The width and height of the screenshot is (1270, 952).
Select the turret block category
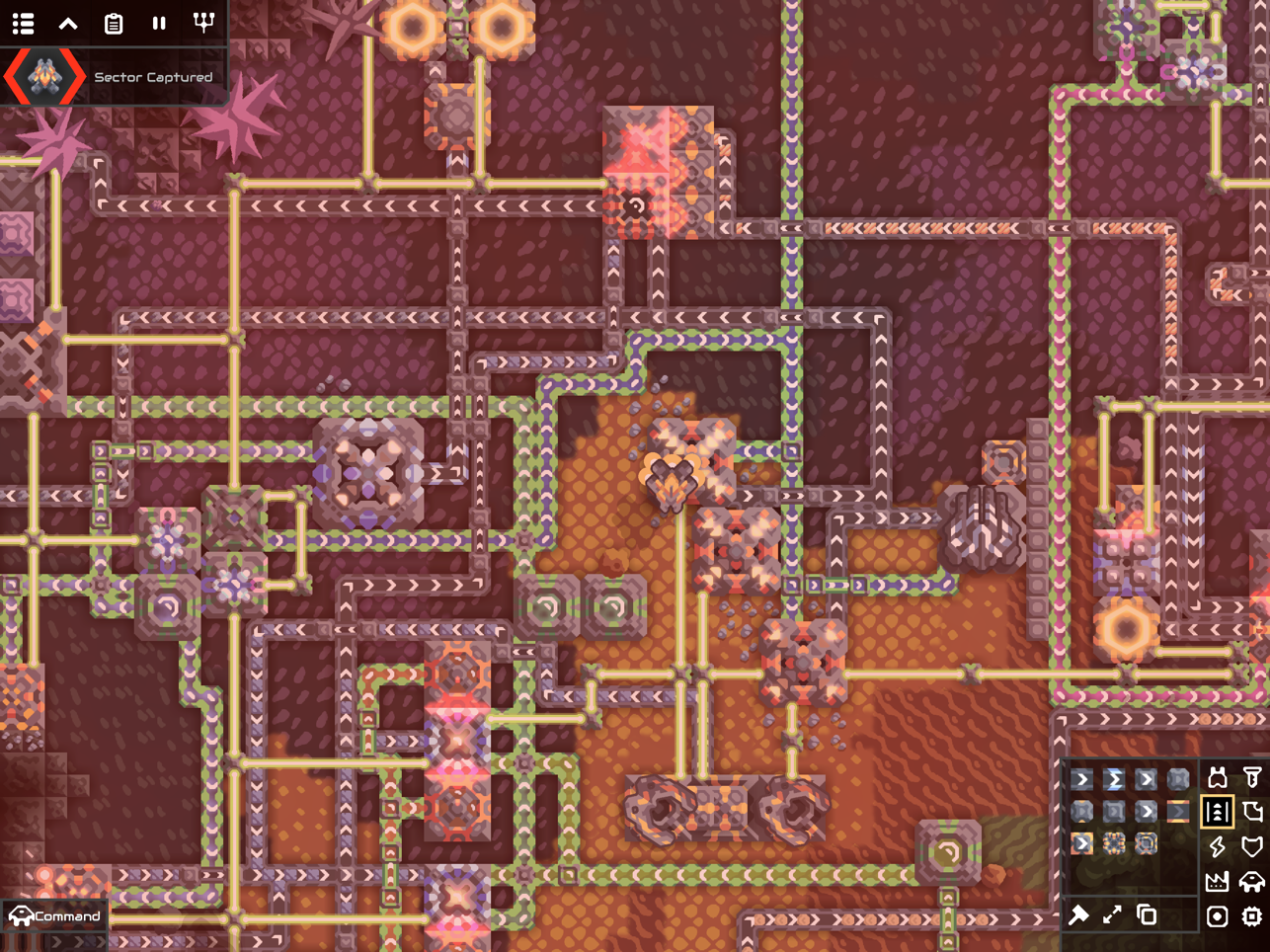[x=1218, y=778]
